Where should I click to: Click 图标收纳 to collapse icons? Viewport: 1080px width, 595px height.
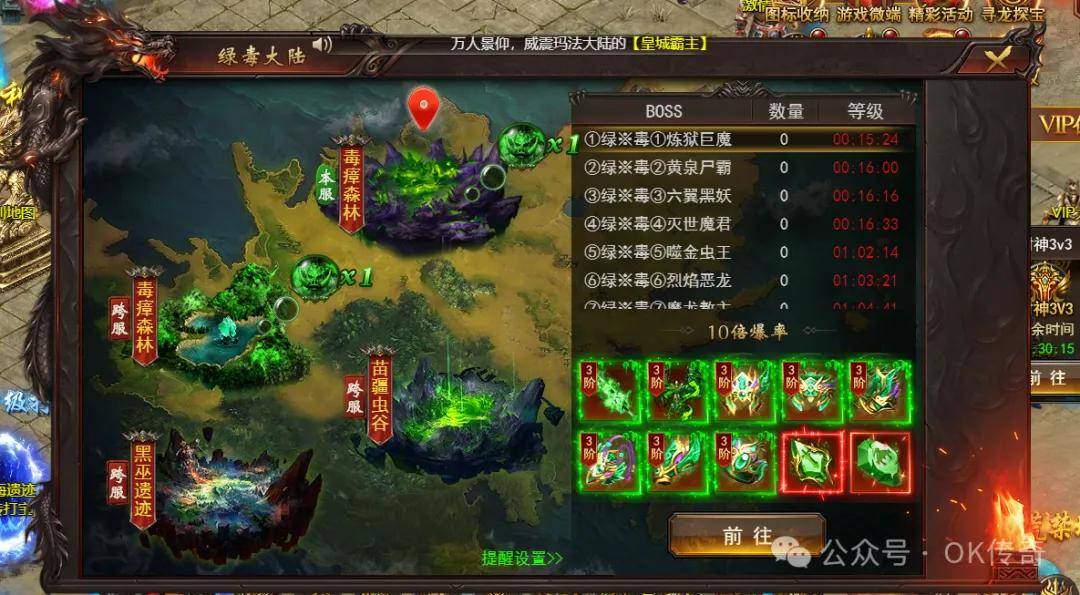(797, 13)
